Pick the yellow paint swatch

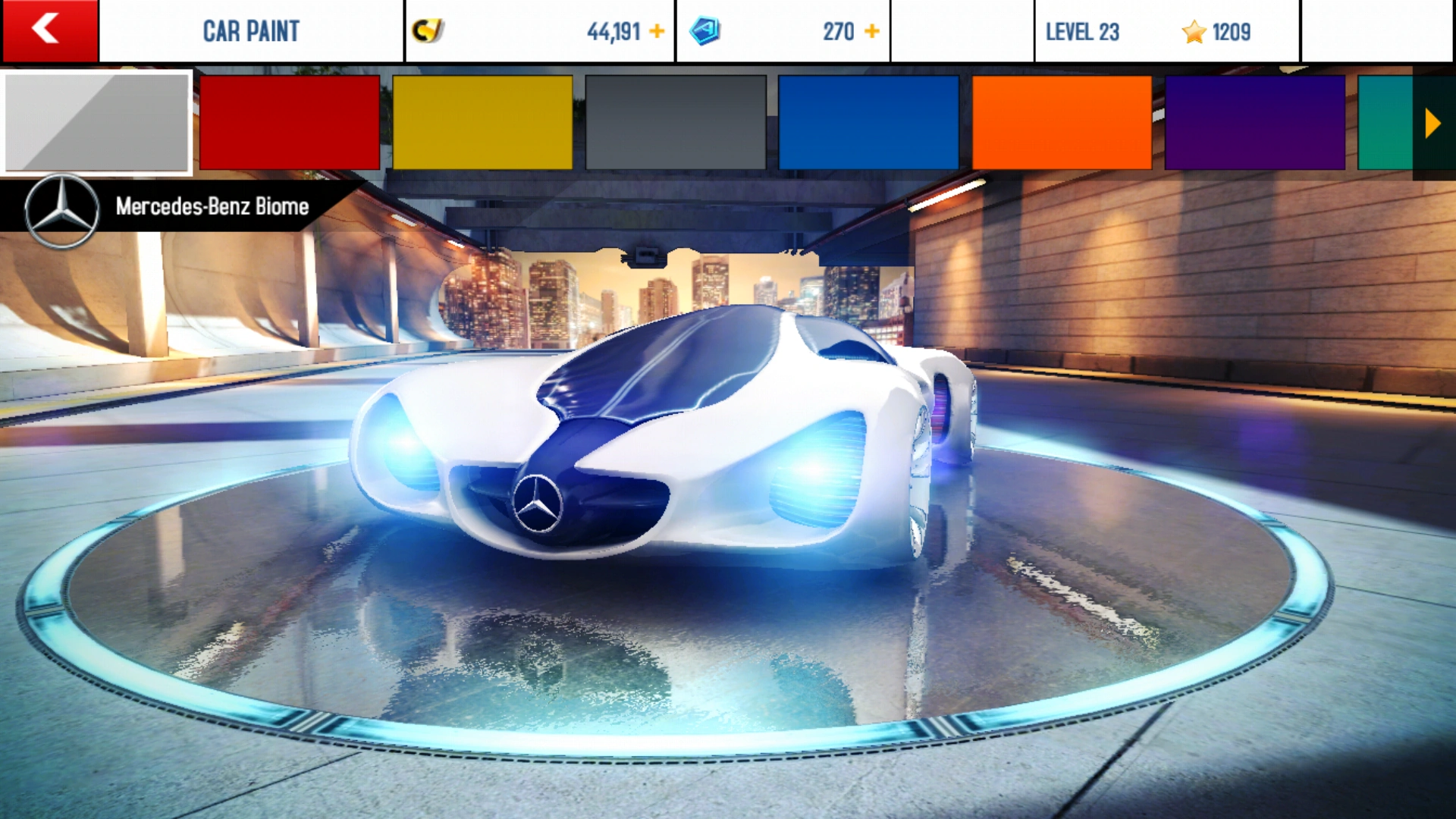(482, 122)
